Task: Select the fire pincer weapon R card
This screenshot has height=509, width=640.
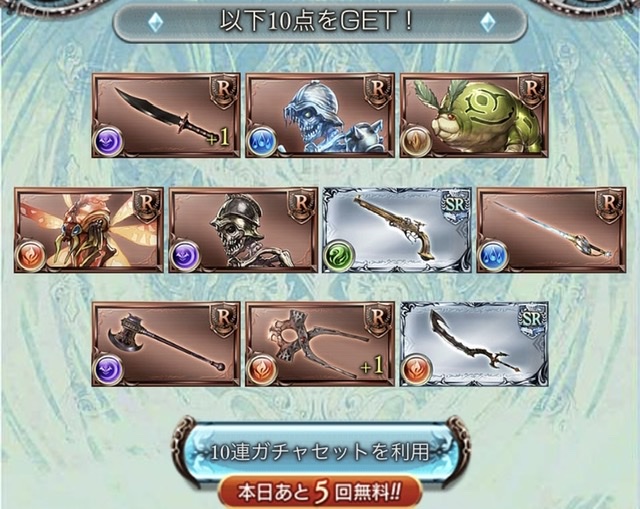Action: 320,344
